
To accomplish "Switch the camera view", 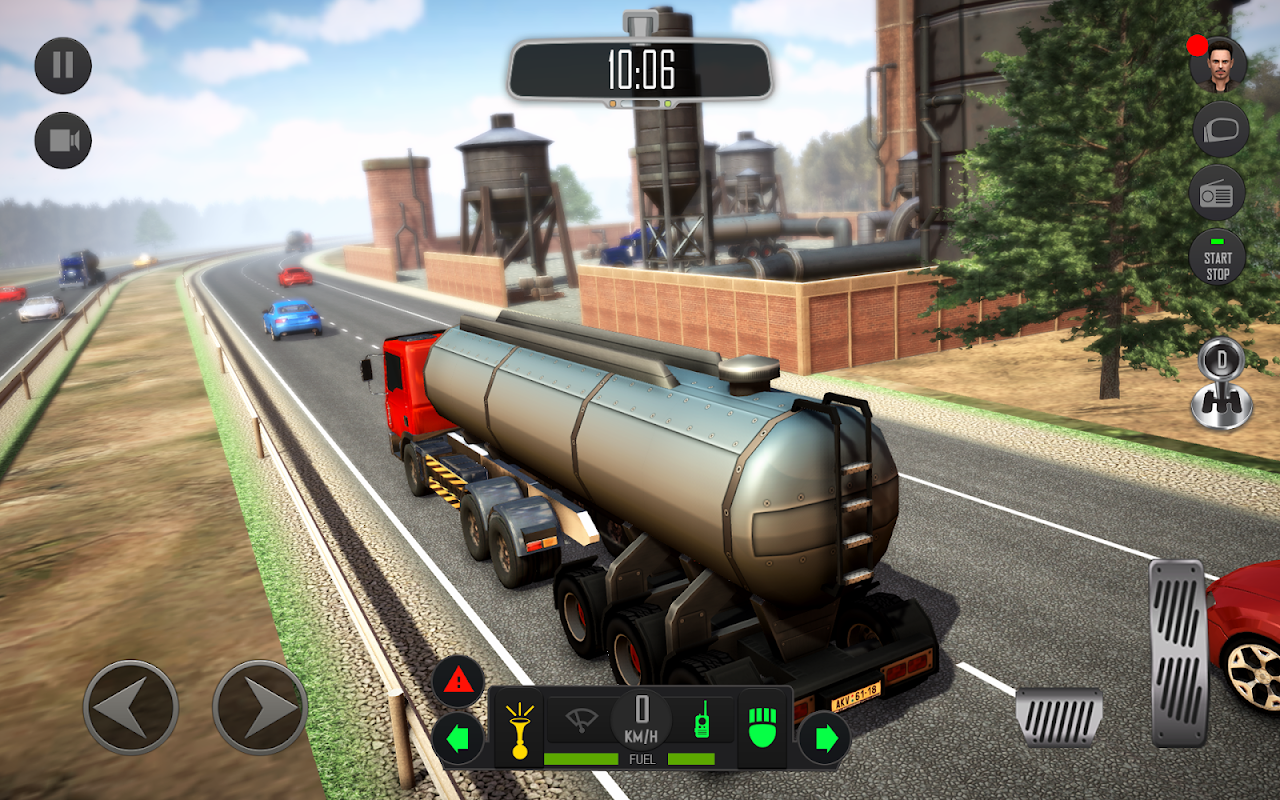I will pyautogui.click(x=63, y=140).
